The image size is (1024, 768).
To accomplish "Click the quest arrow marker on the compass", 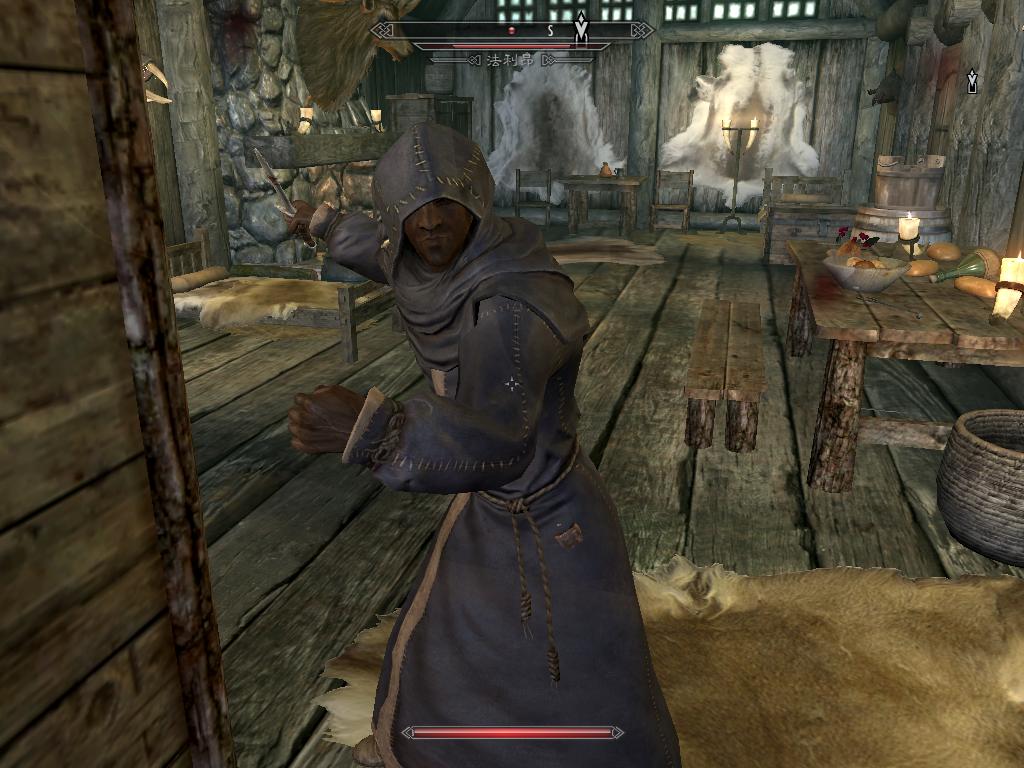I will coord(581,27).
